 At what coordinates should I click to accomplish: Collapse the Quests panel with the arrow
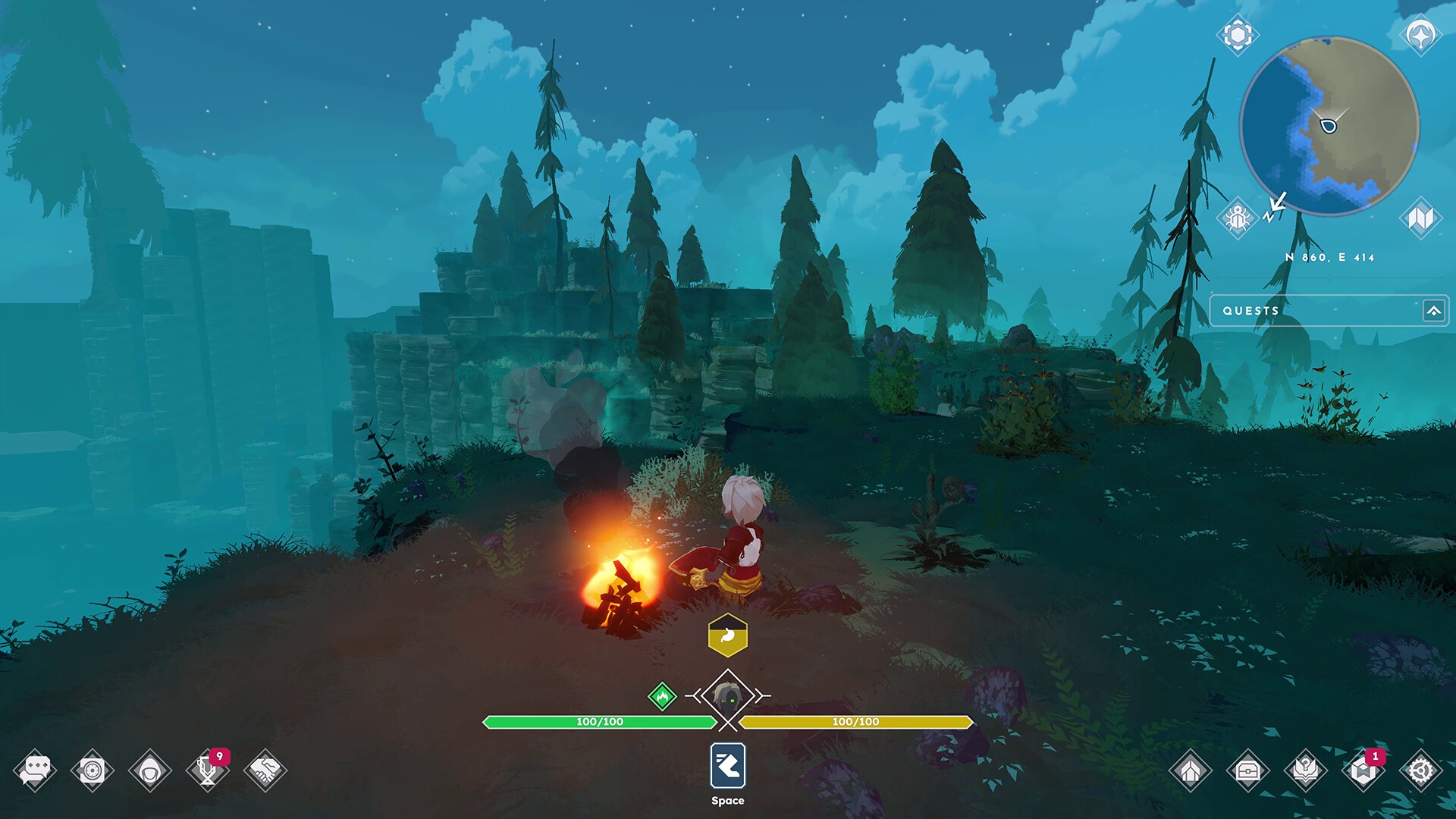1433,311
